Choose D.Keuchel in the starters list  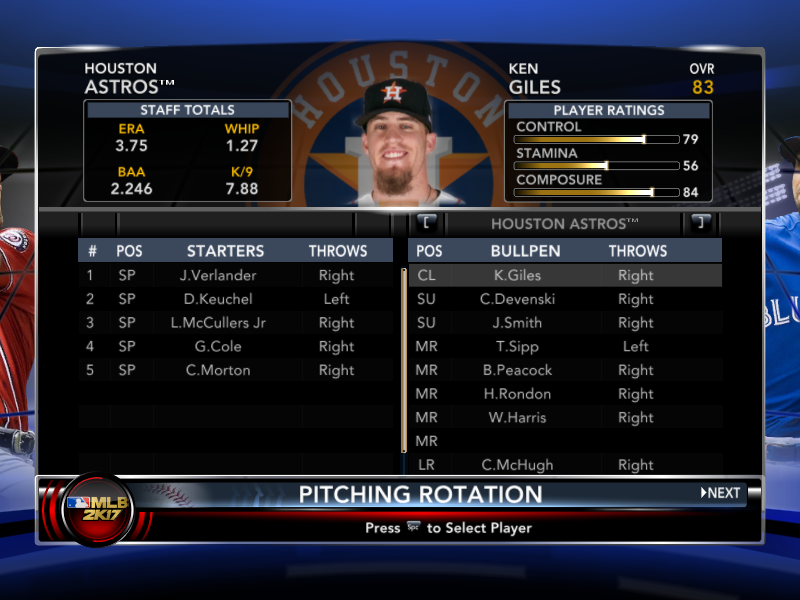(x=218, y=299)
